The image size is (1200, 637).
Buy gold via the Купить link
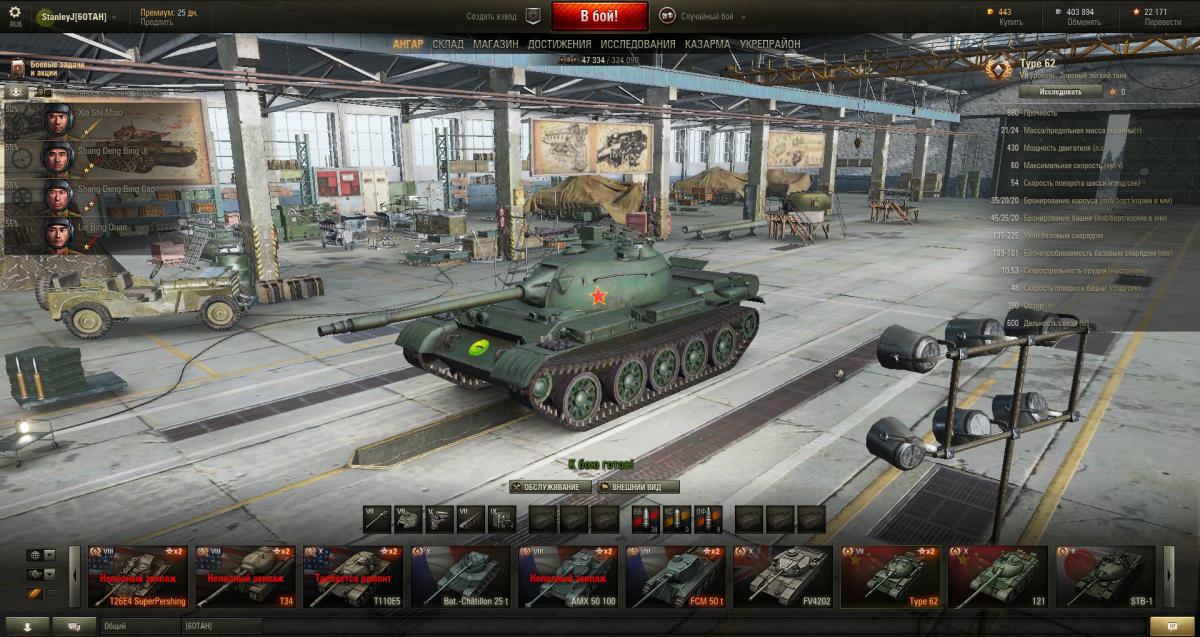1011,22
